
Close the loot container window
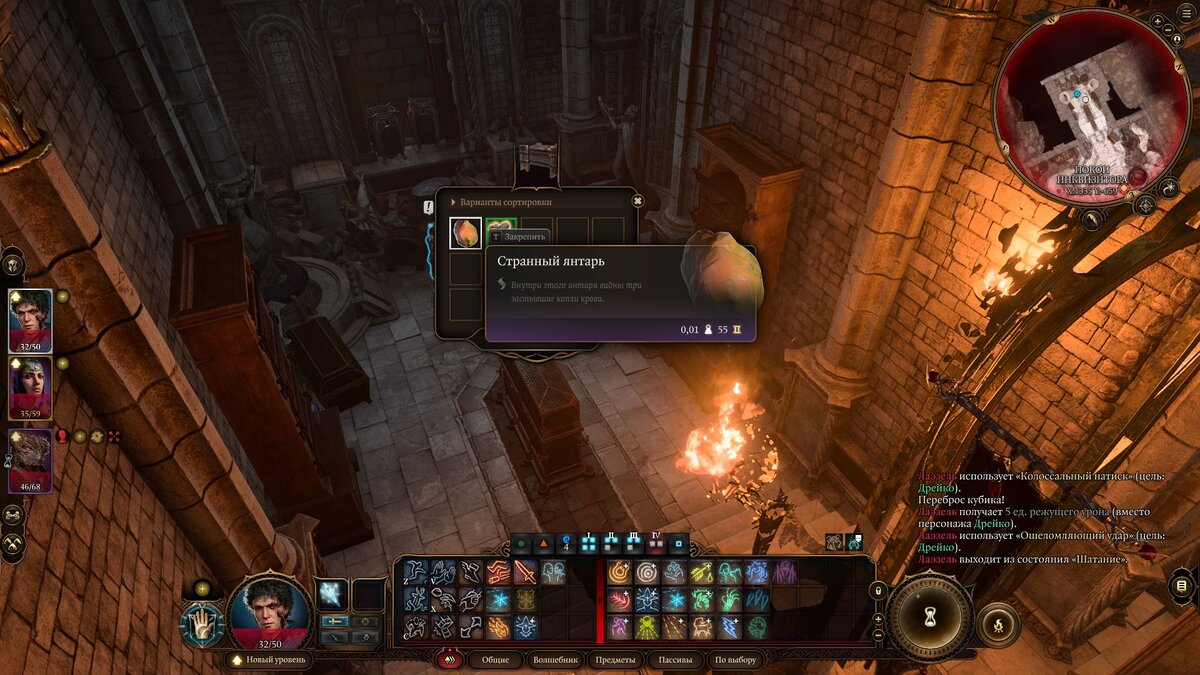coord(637,201)
